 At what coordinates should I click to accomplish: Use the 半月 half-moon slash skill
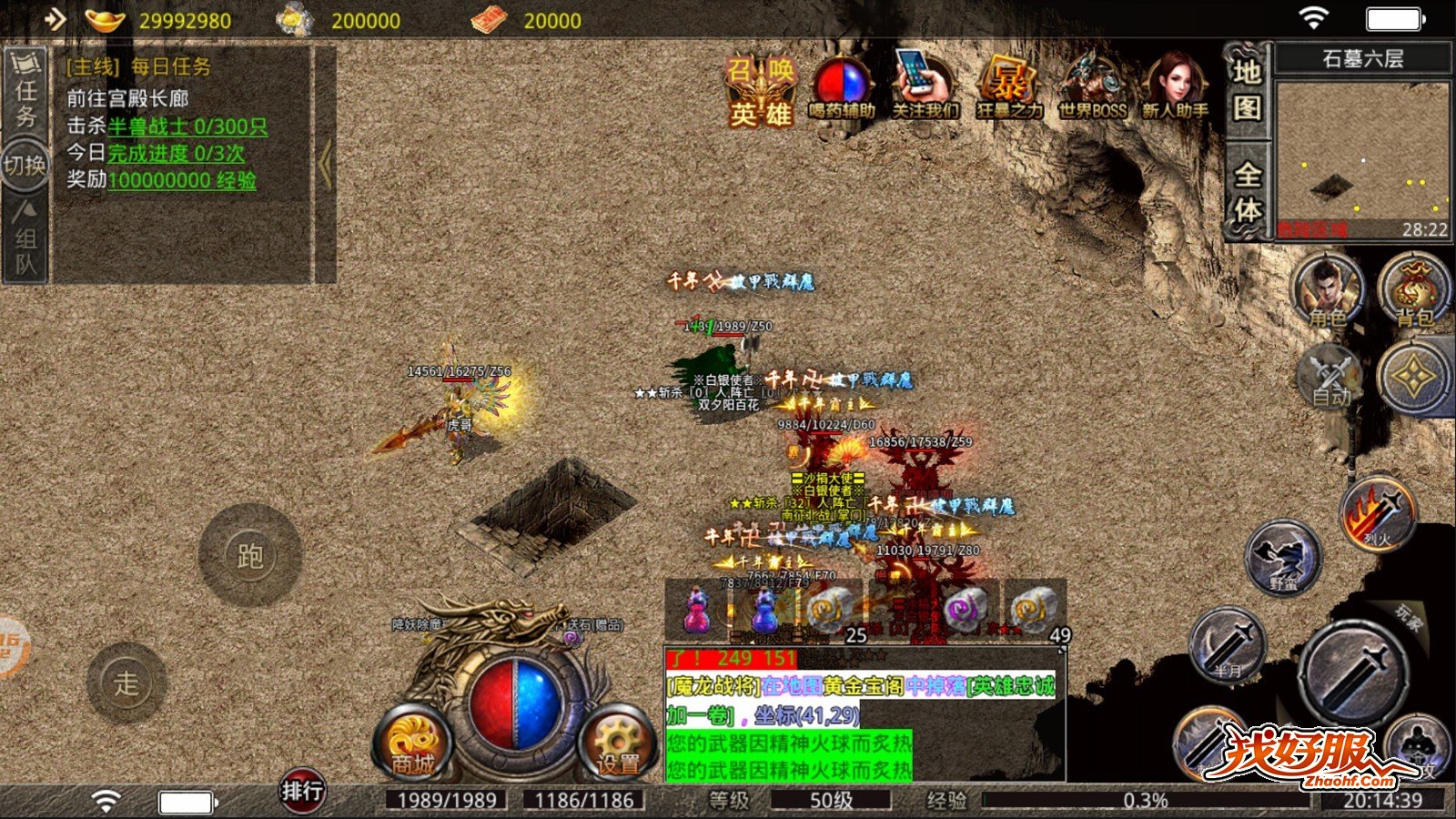[x=1228, y=644]
